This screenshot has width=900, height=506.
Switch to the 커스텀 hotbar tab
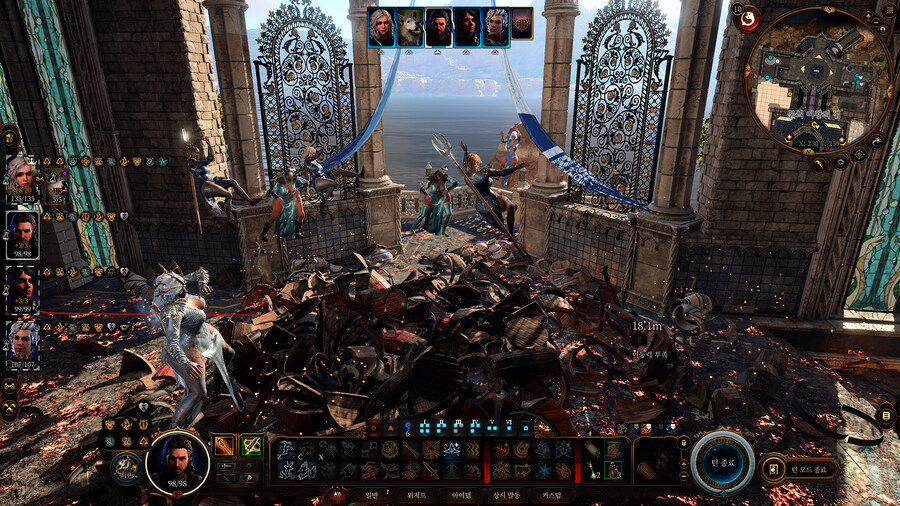(551, 495)
